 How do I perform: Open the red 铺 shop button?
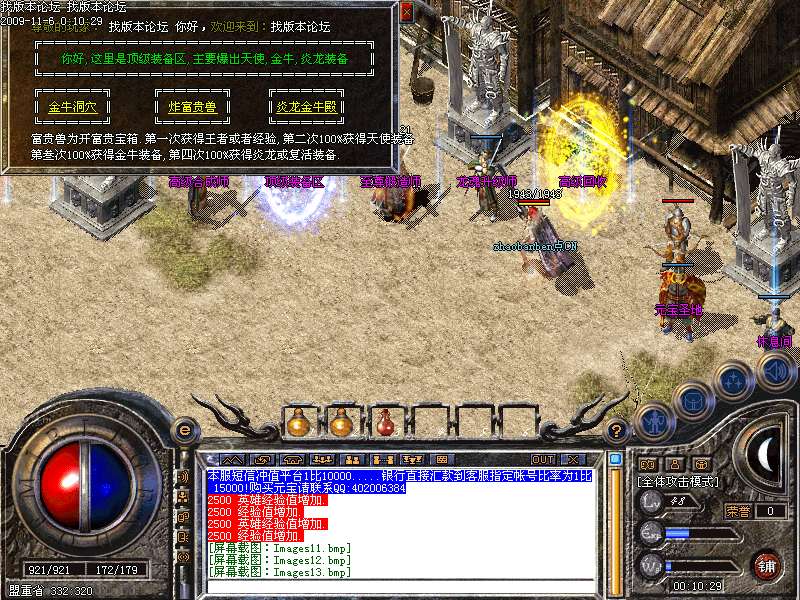(768, 565)
